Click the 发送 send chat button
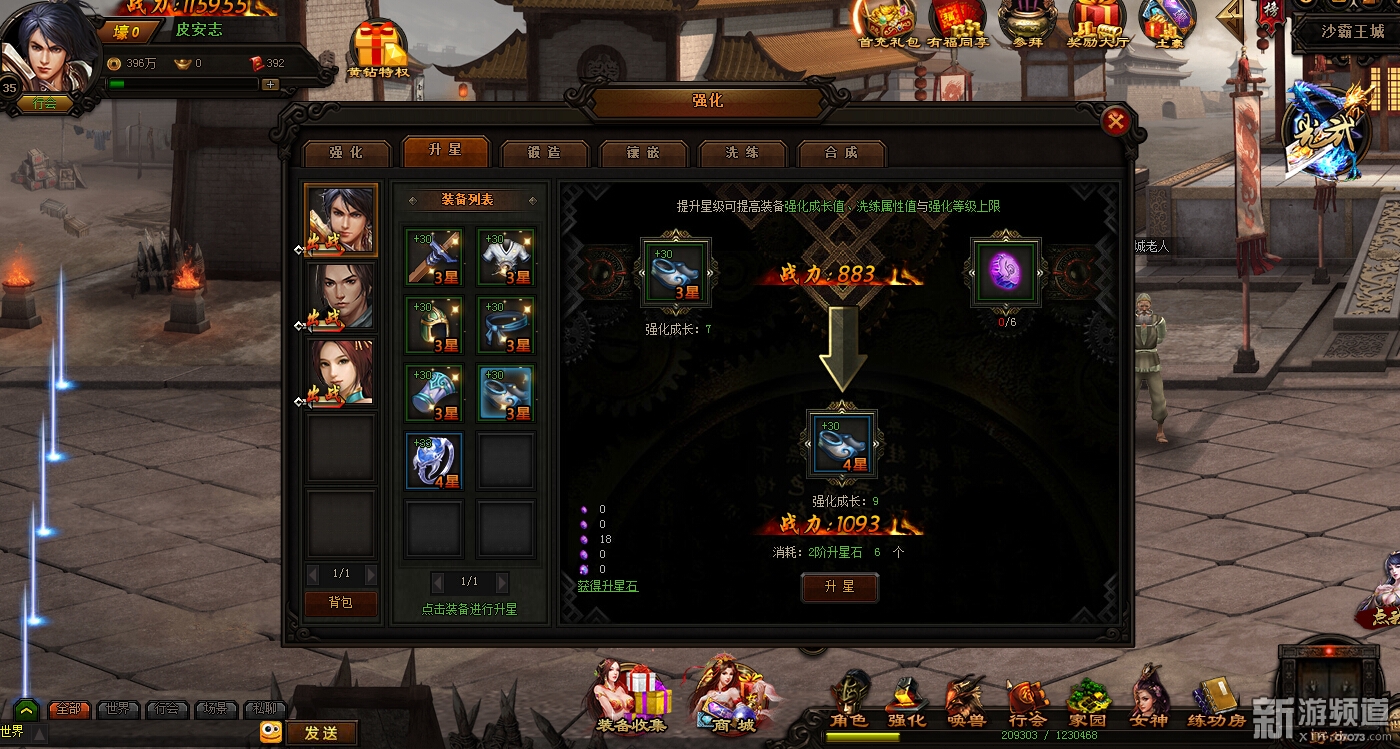Viewport: 1400px width, 749px height. (321, 733)
